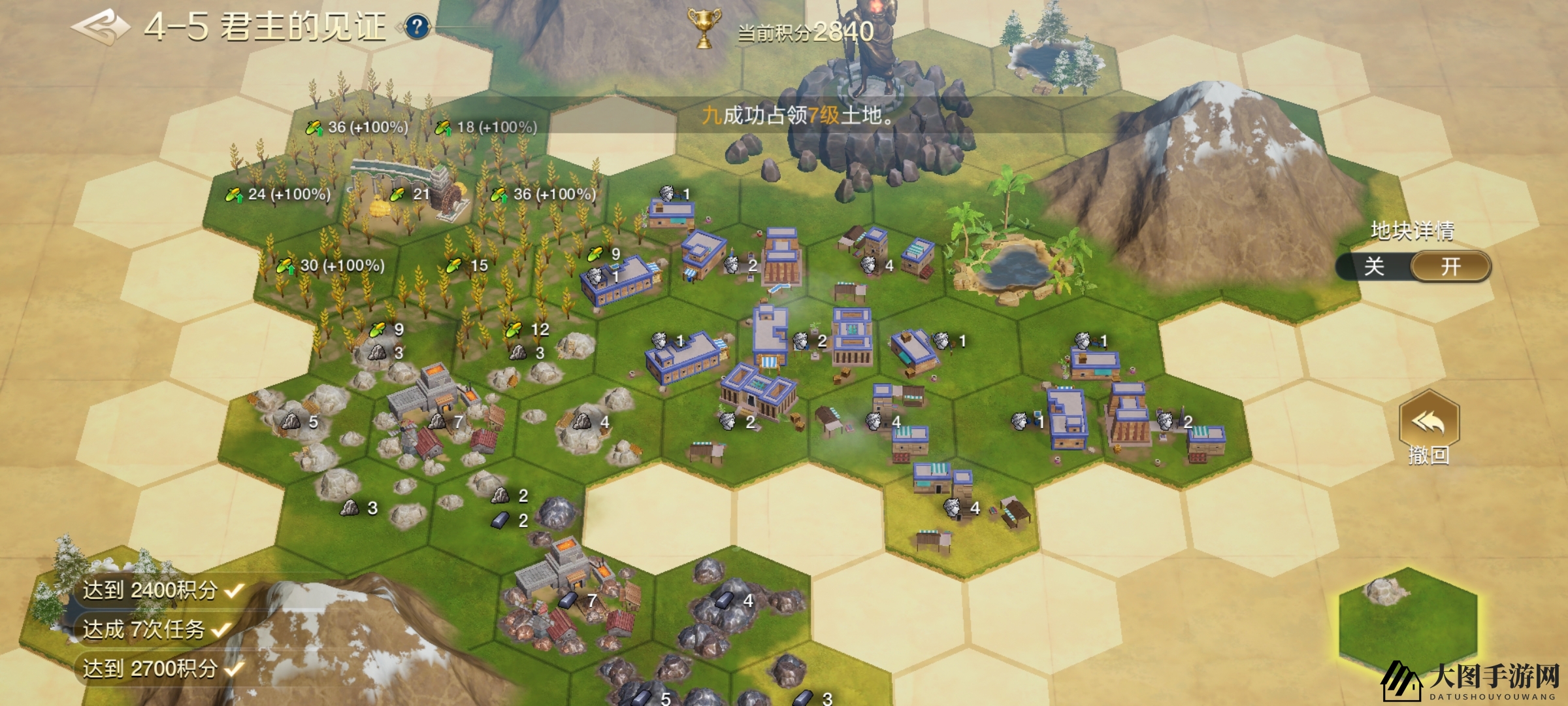This screenshot has height=706, width=1568.
Task: Switch tile details to 关 (off)
Action: tap(1374, 267)
